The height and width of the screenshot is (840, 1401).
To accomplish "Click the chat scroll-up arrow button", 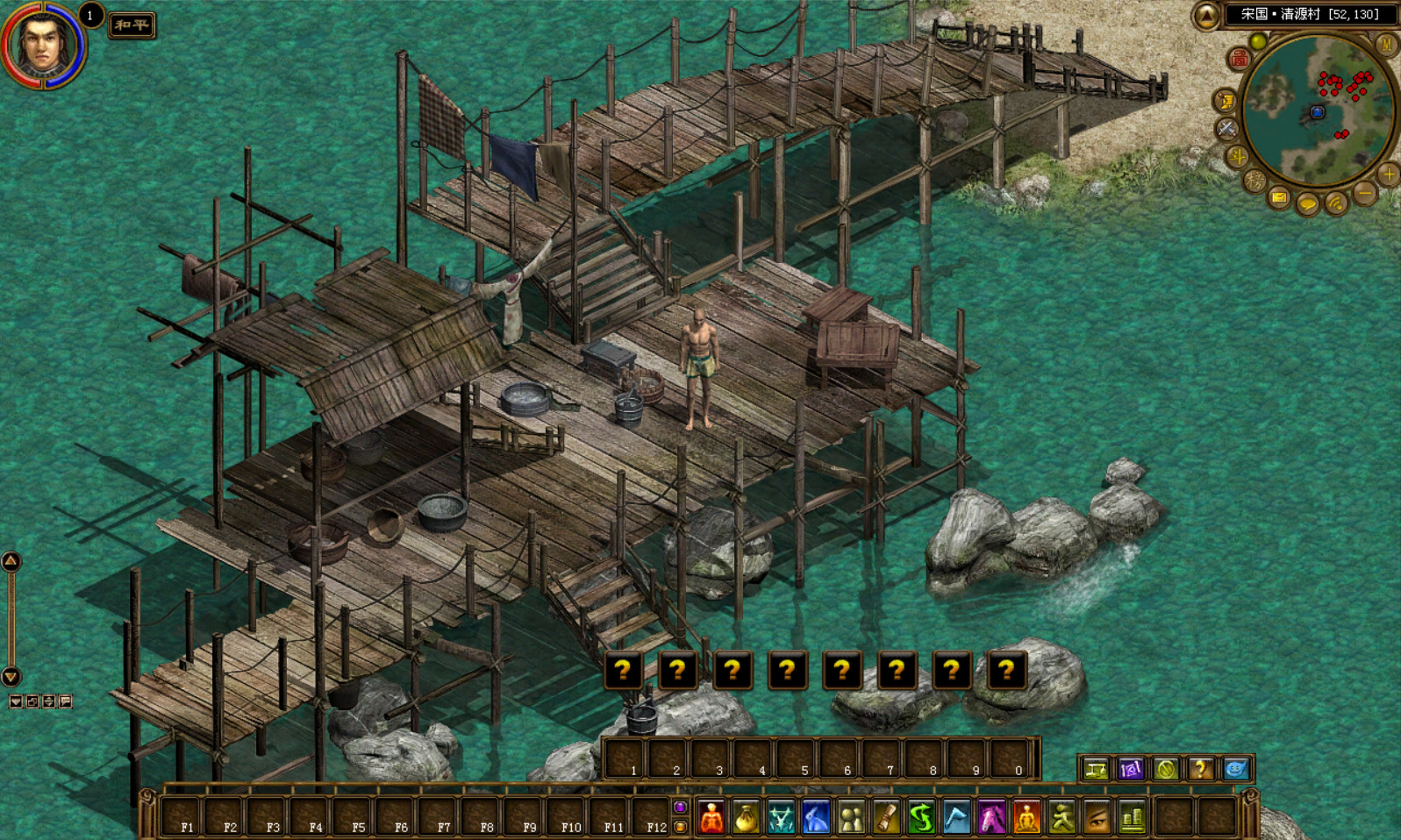I will [x=11, y=561].
